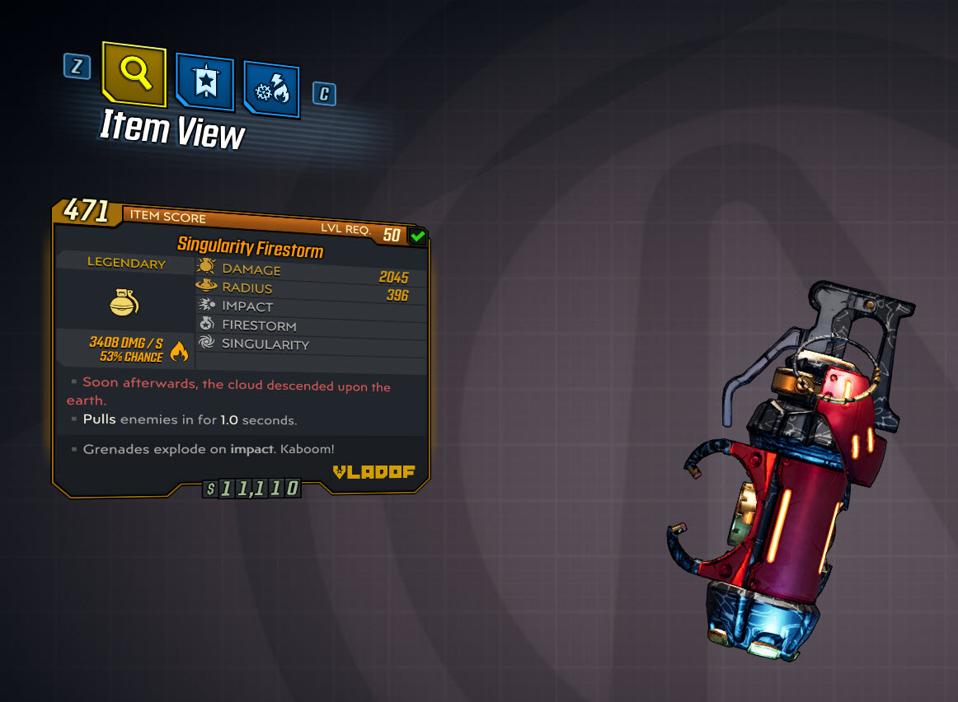Image resolution: width=958 pixels, height=702 pixels.
Task: Open the gear and flame tab
Action: click(x=271, y=90)
